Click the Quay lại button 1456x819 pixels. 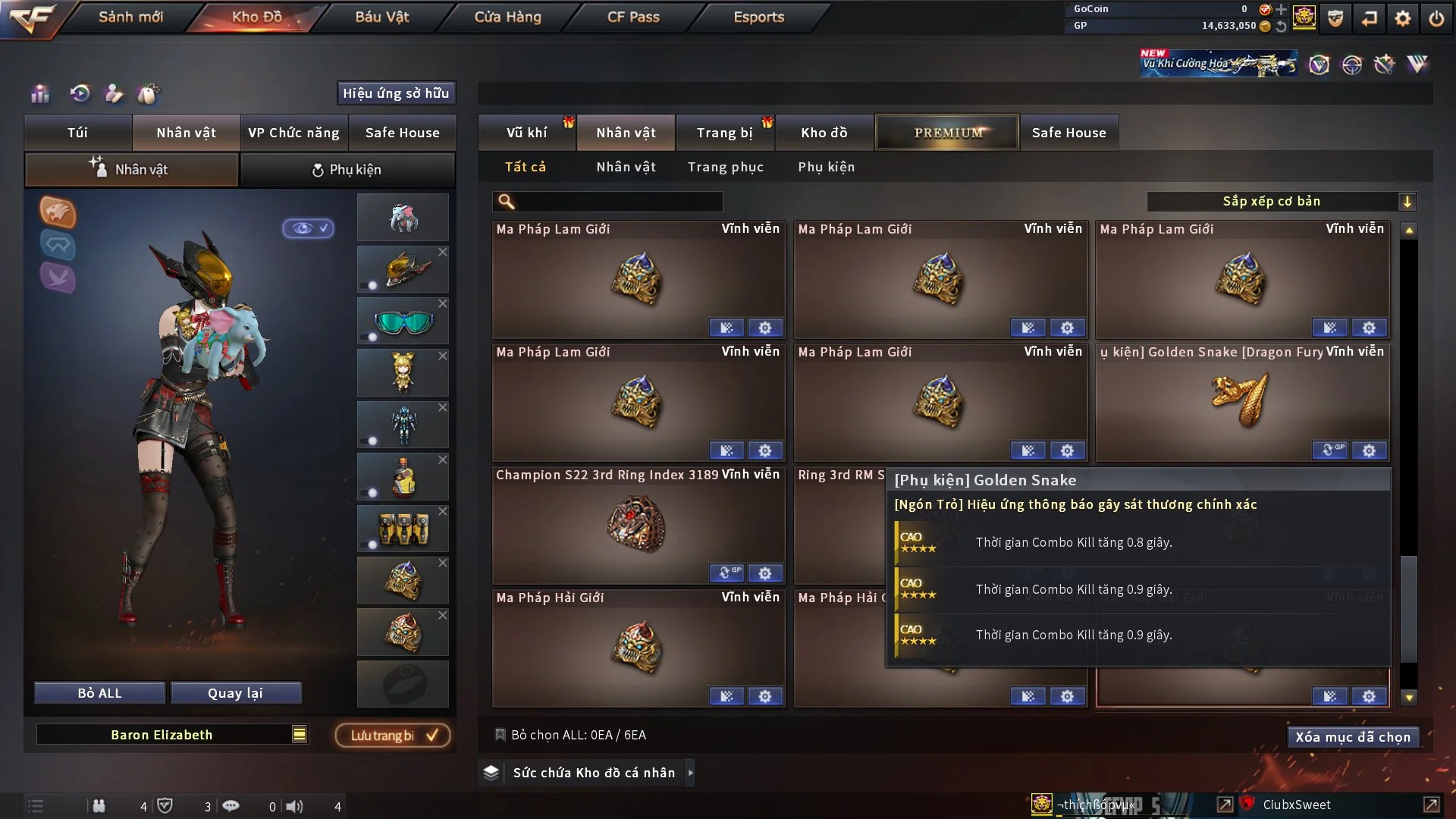(x=235, y=693)
